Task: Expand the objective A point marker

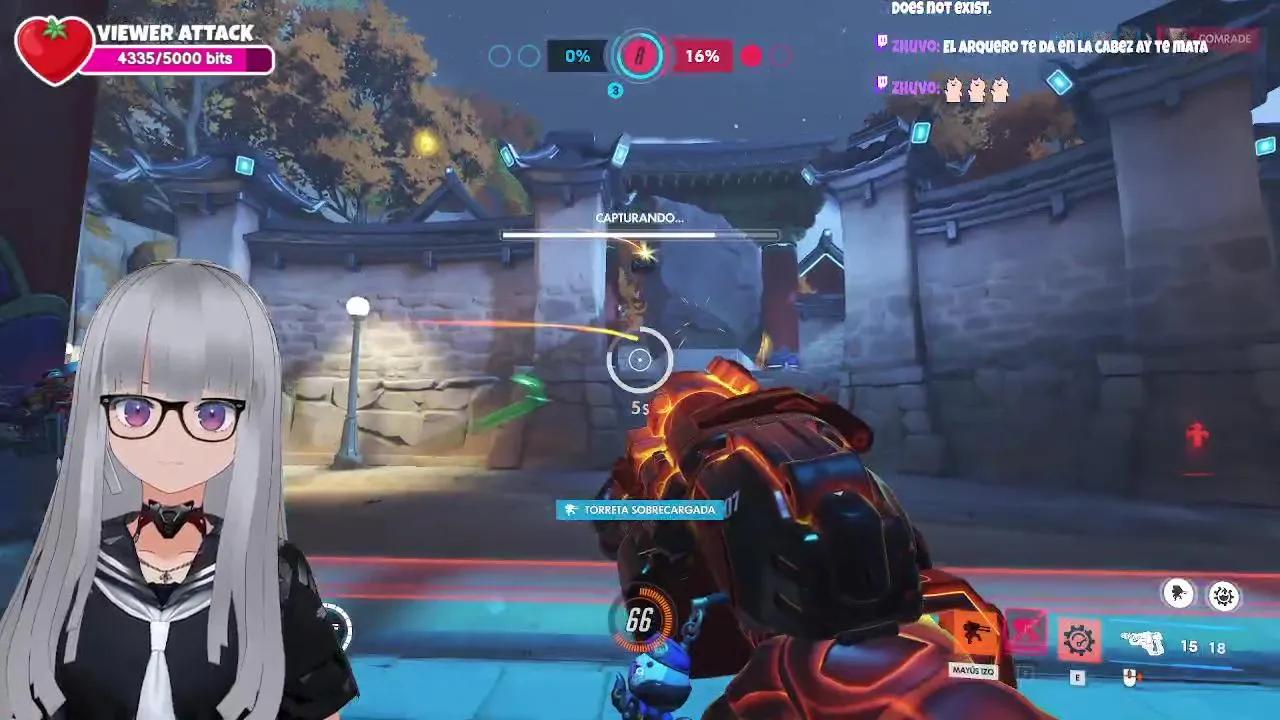Action: (640, 56)
